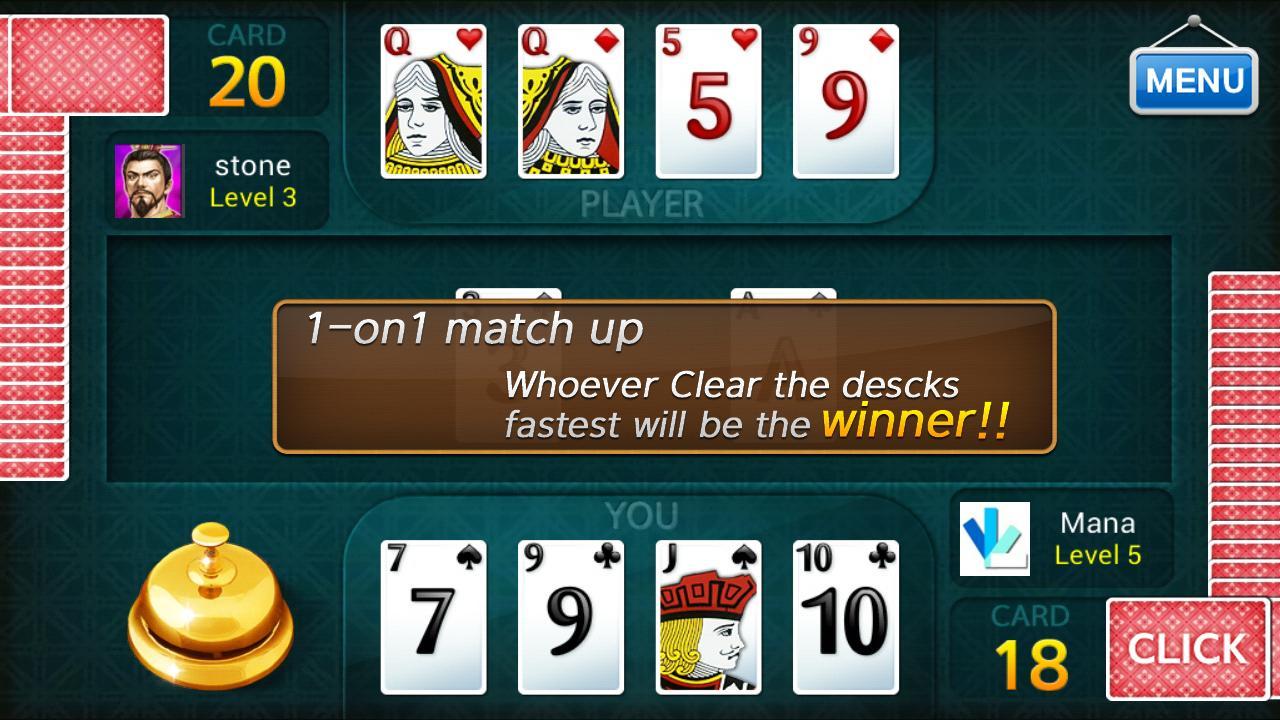This screenshot has width=1280, height=720.
Task: Play the 9 of Diamonds card
Action: tap(845, 100)
